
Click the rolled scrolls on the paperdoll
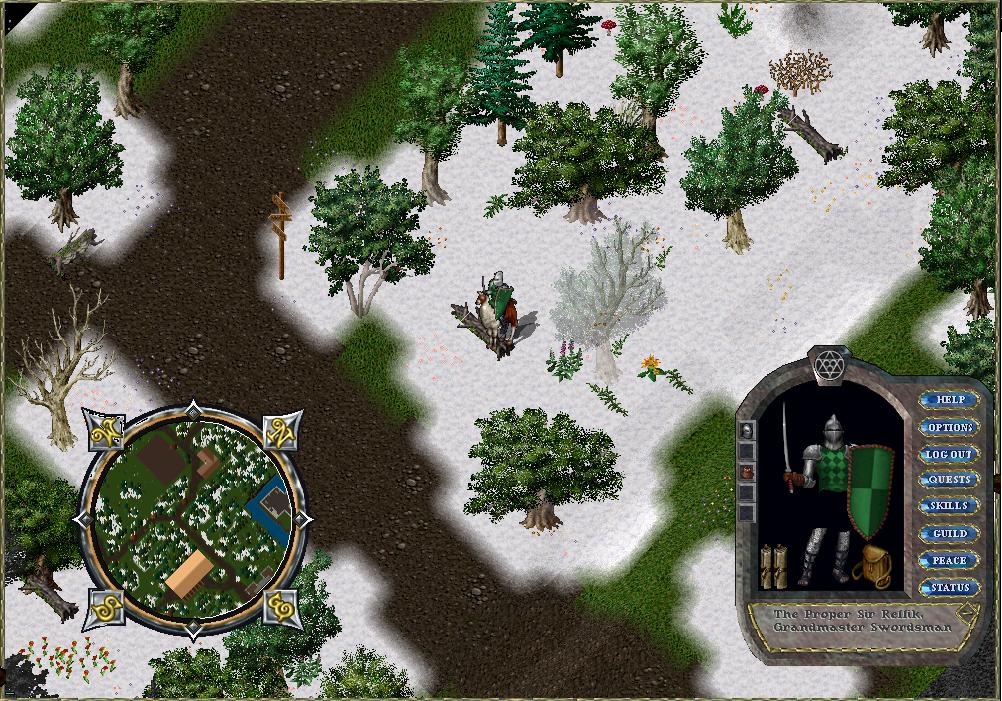(776, 567)
